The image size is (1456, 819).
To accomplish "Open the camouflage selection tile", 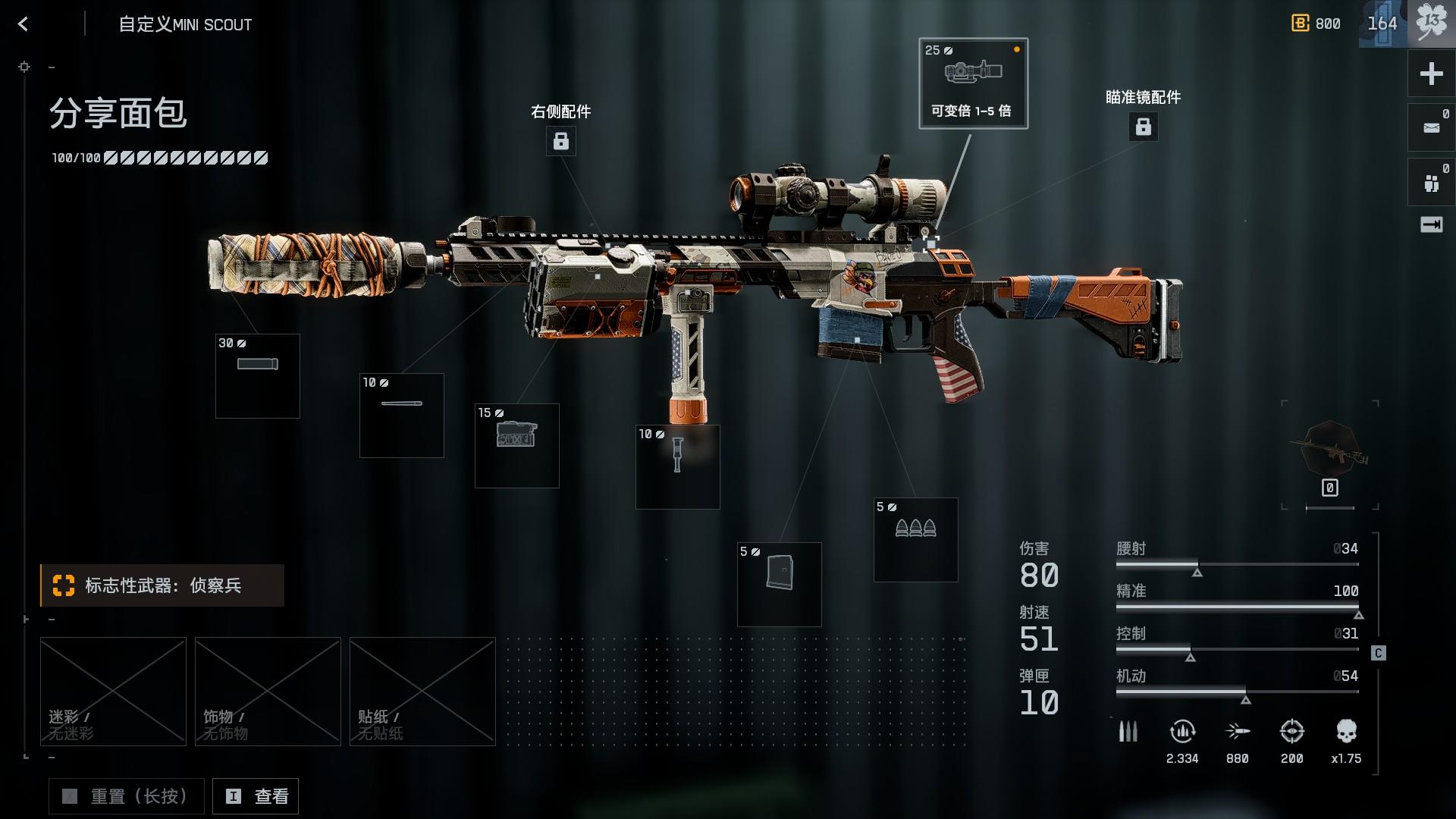I will pos(113,691).
